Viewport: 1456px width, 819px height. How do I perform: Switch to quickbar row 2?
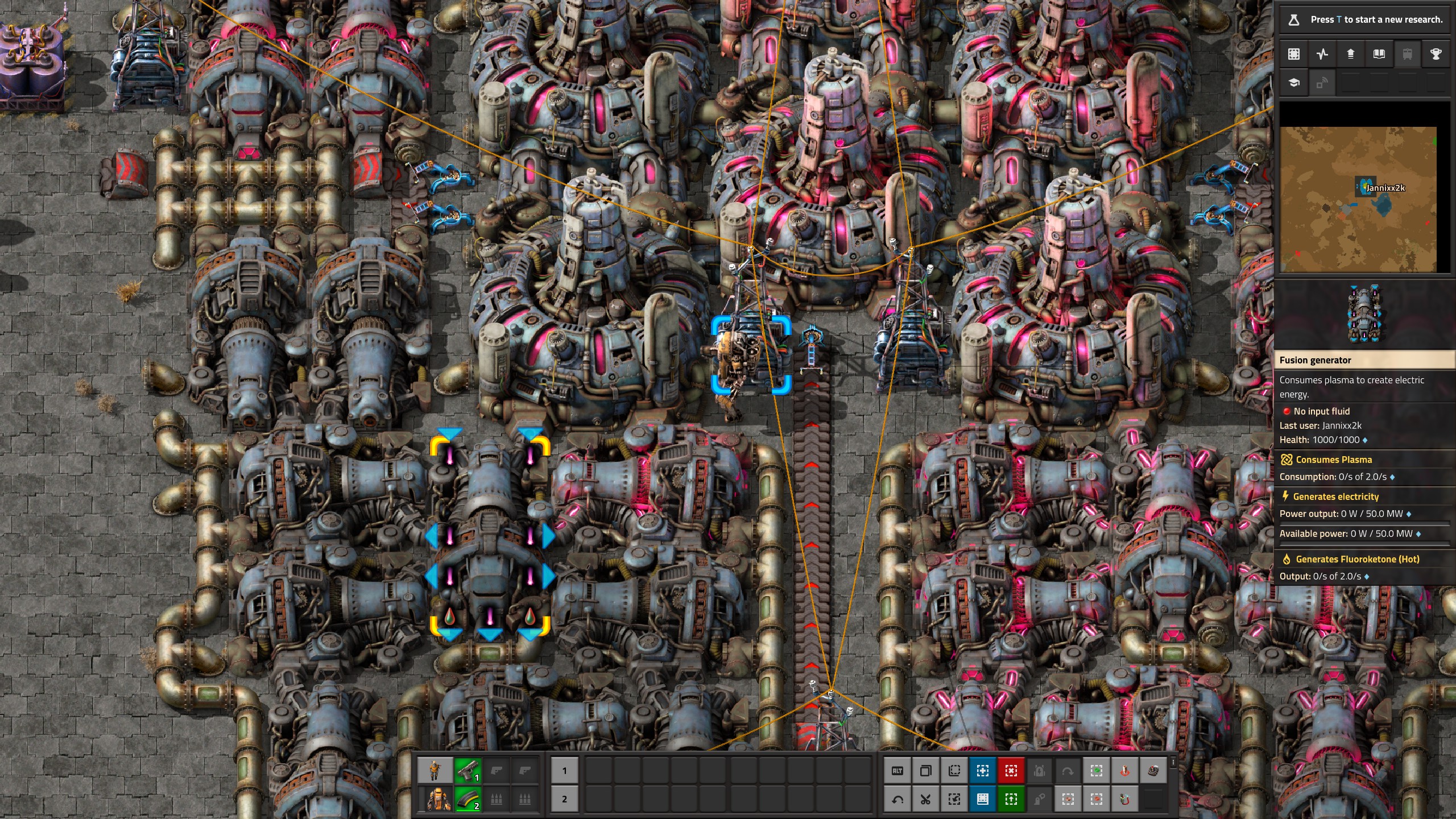564,799
